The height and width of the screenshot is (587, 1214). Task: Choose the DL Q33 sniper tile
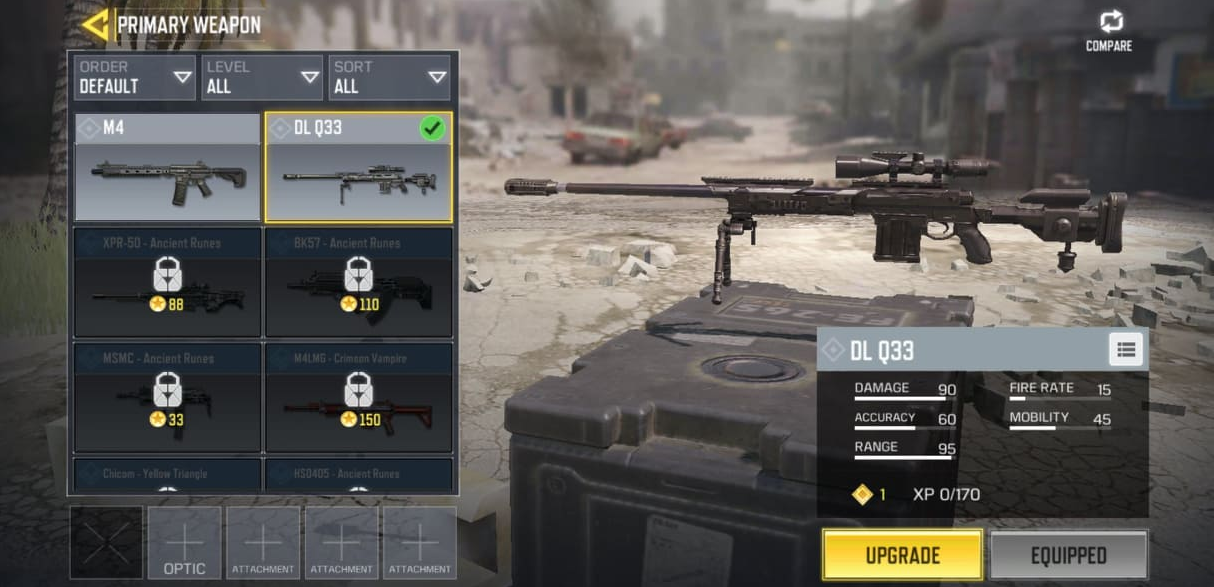(358, 167)
